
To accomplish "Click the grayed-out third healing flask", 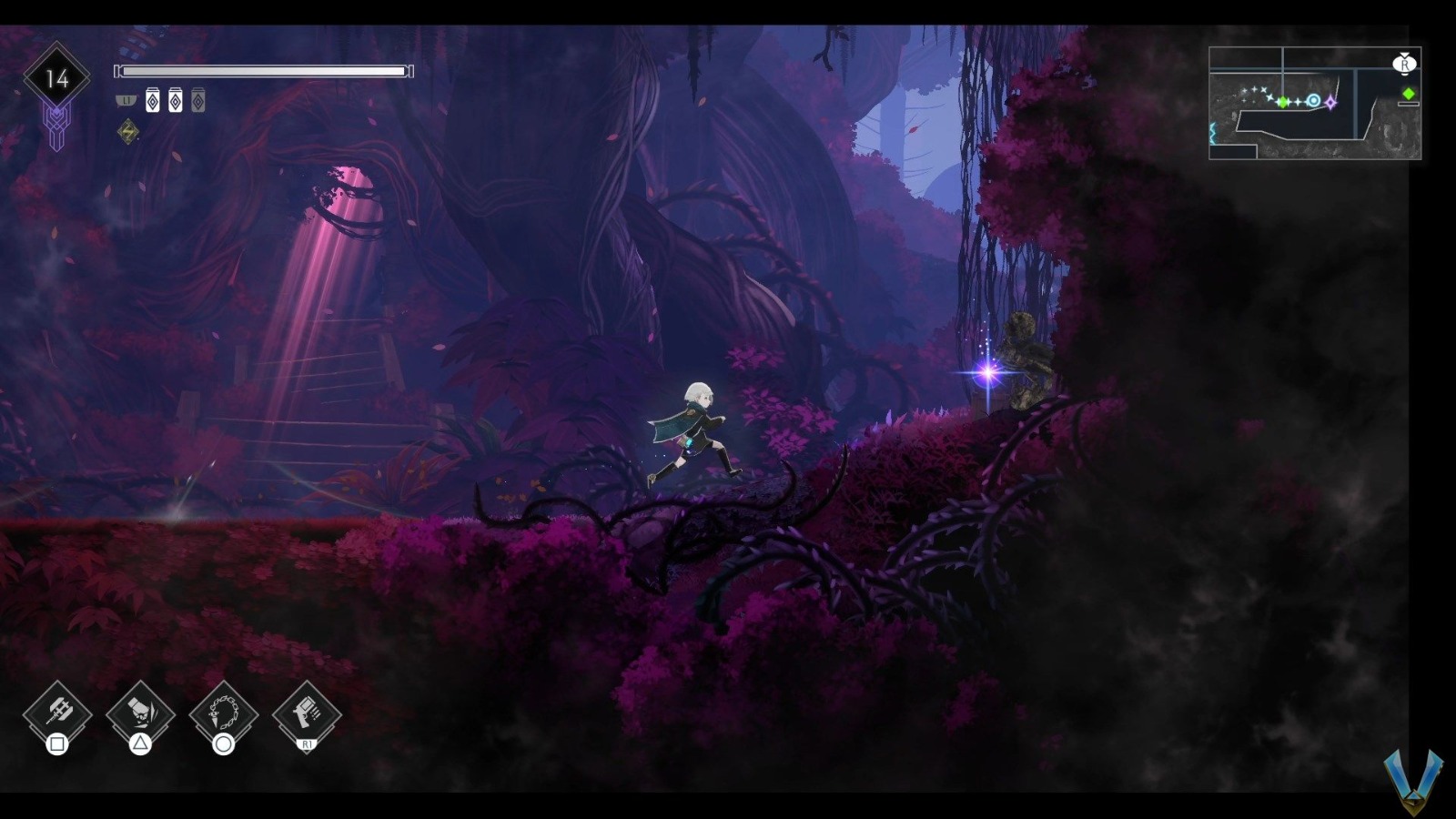I will click(x=198, y=100).
